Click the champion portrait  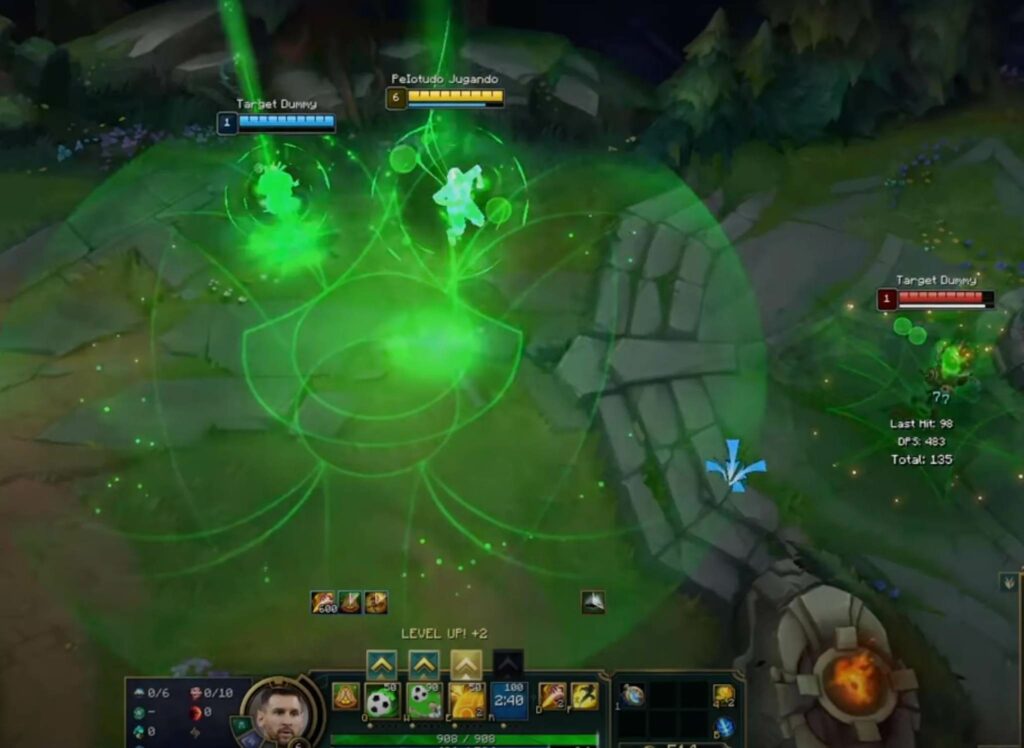pyautogui.click(x=279, y=711)
